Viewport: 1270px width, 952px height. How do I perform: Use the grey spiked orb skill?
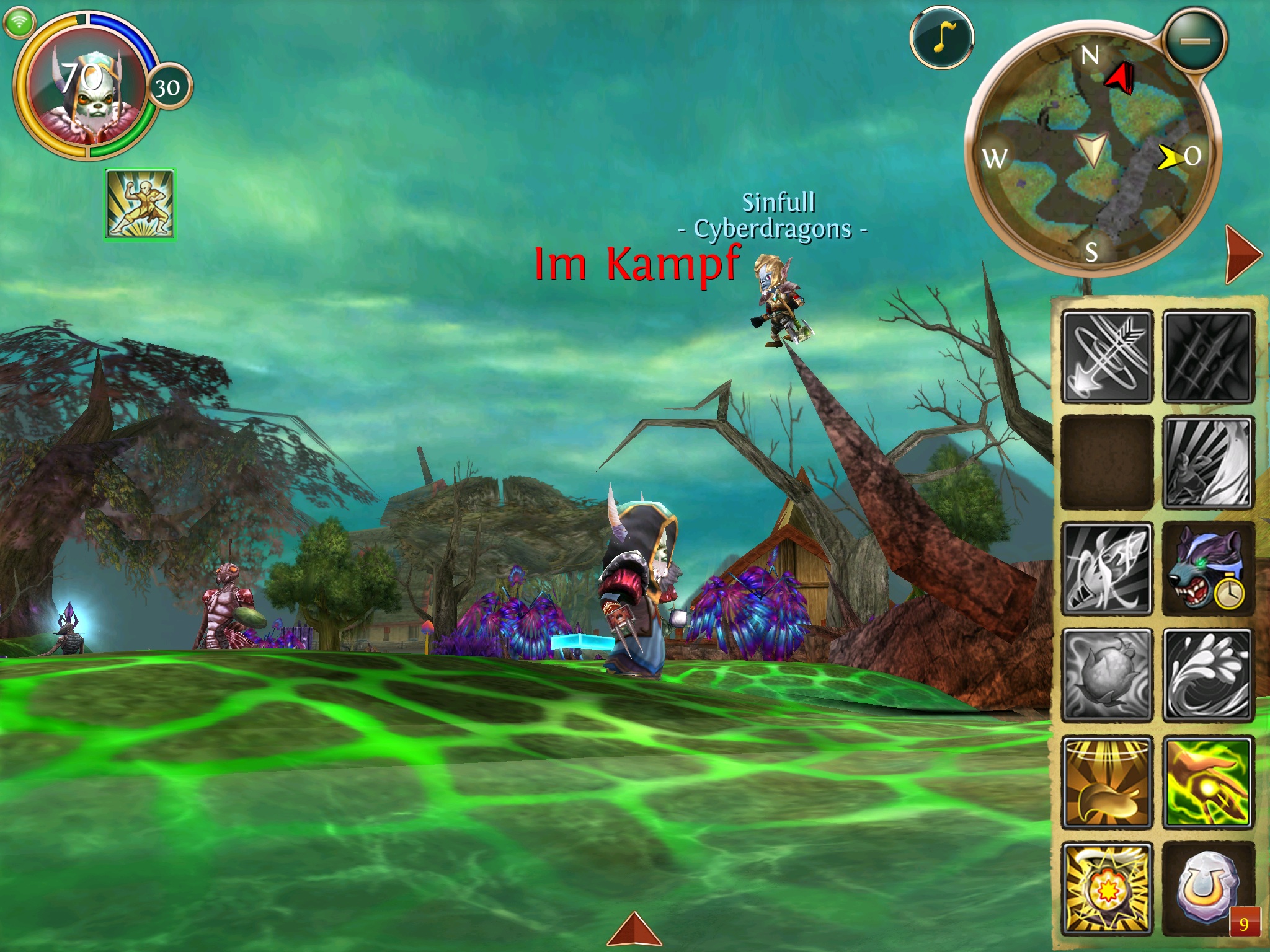pos(1107,676)
